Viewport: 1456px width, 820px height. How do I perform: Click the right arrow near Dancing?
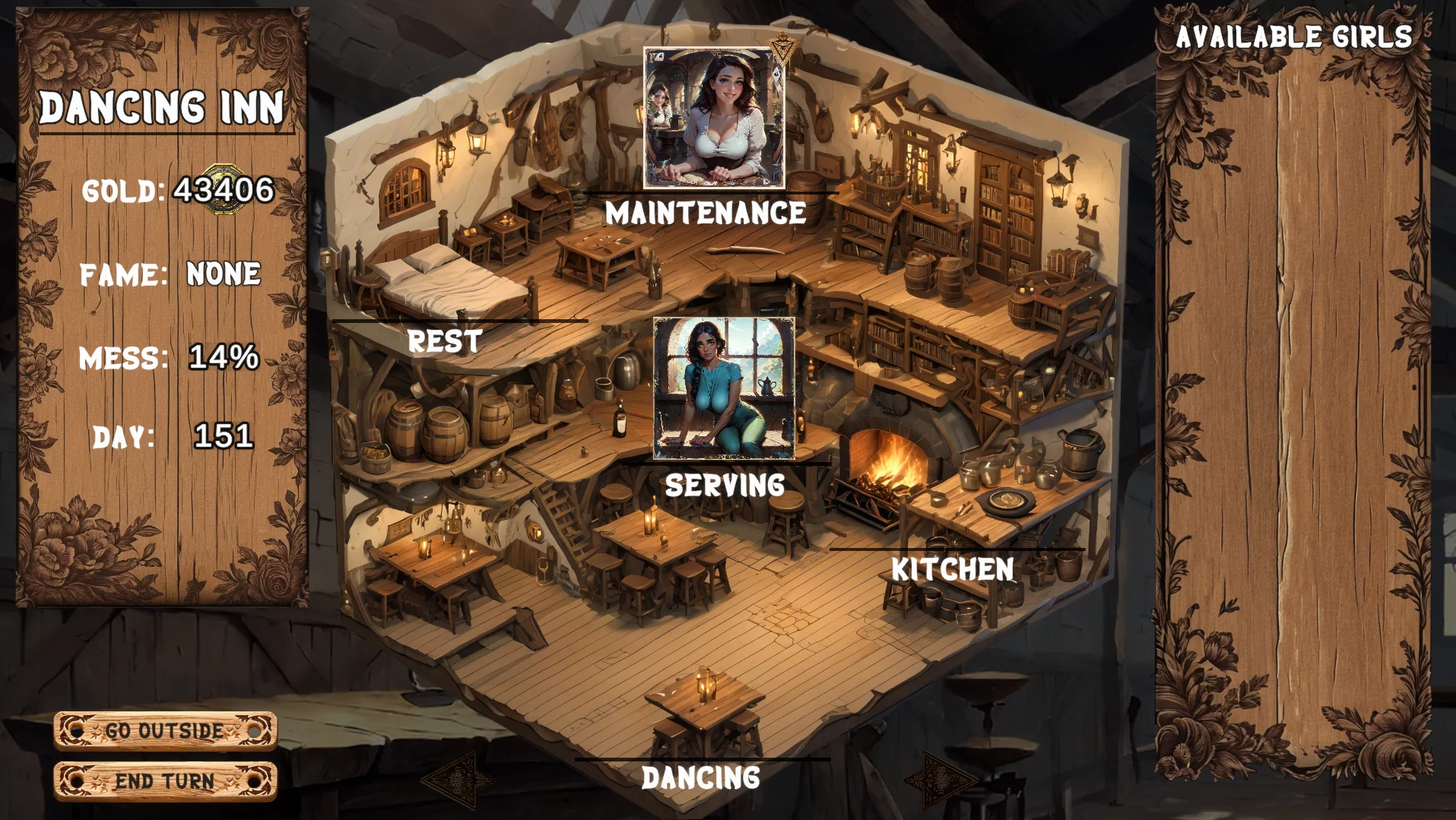click(941, 779)
